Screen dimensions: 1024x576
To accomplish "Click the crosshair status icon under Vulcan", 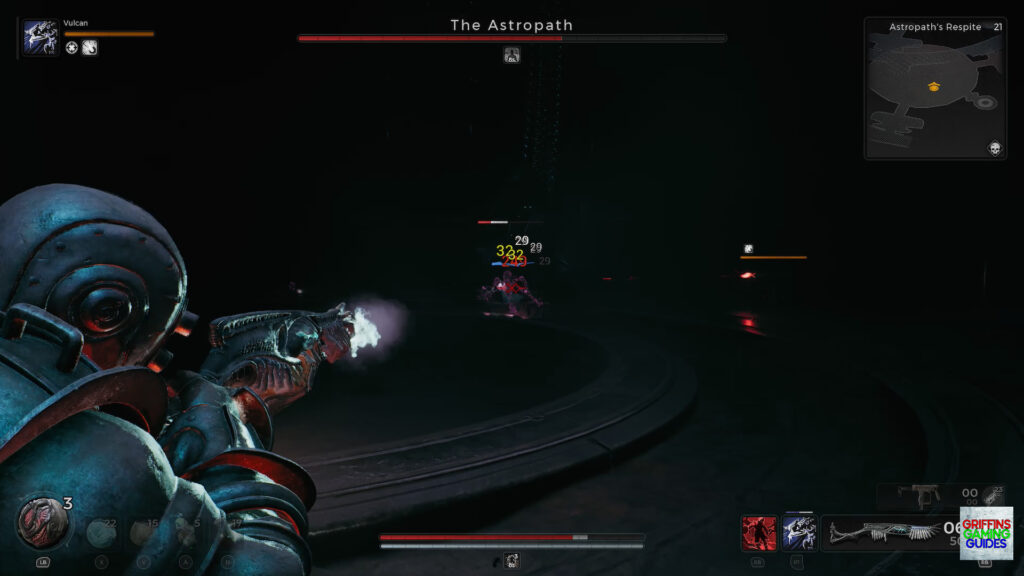I will click(x=72, y=48).
